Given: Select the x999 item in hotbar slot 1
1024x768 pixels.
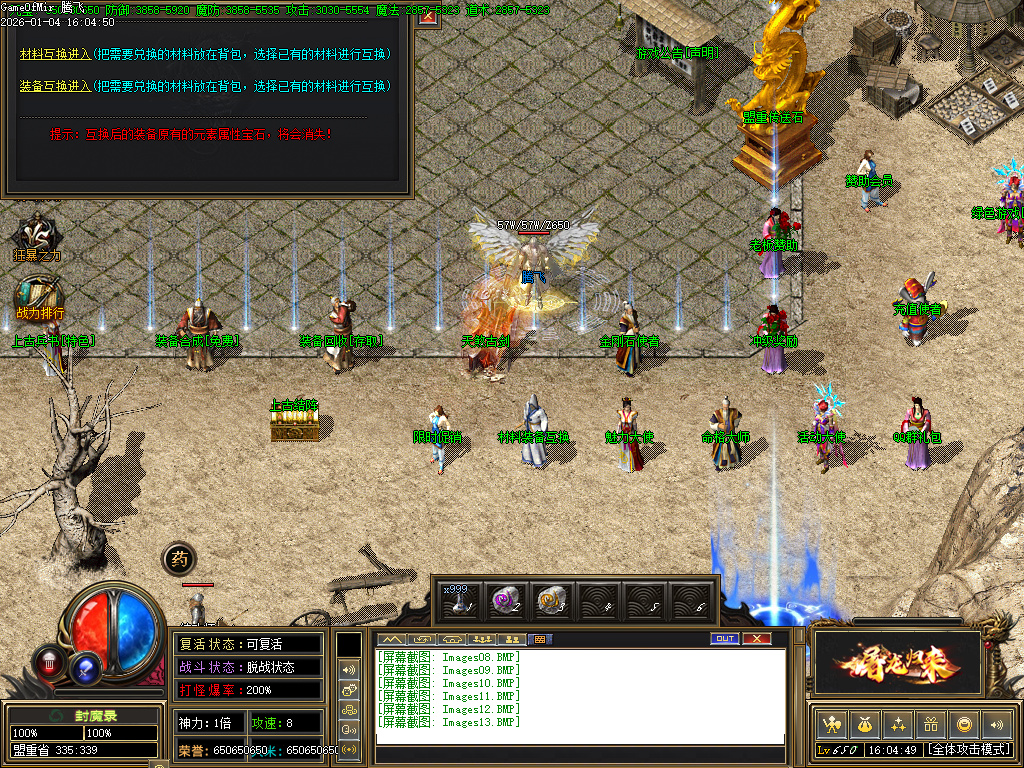Looking at the screenshot, I should pyautogui.click(x=459, y=600).
